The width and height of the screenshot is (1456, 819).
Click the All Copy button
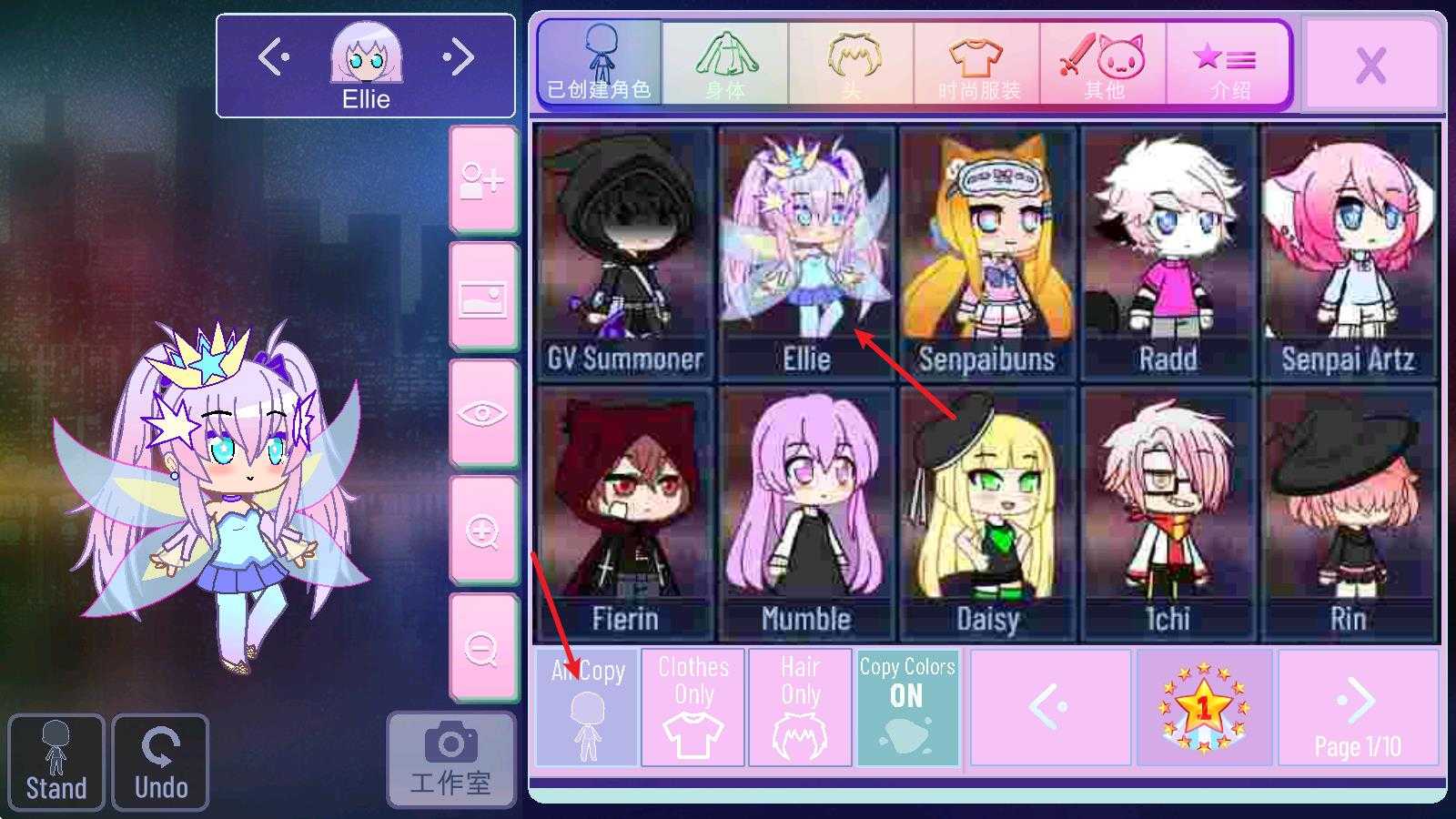(588, 707)
